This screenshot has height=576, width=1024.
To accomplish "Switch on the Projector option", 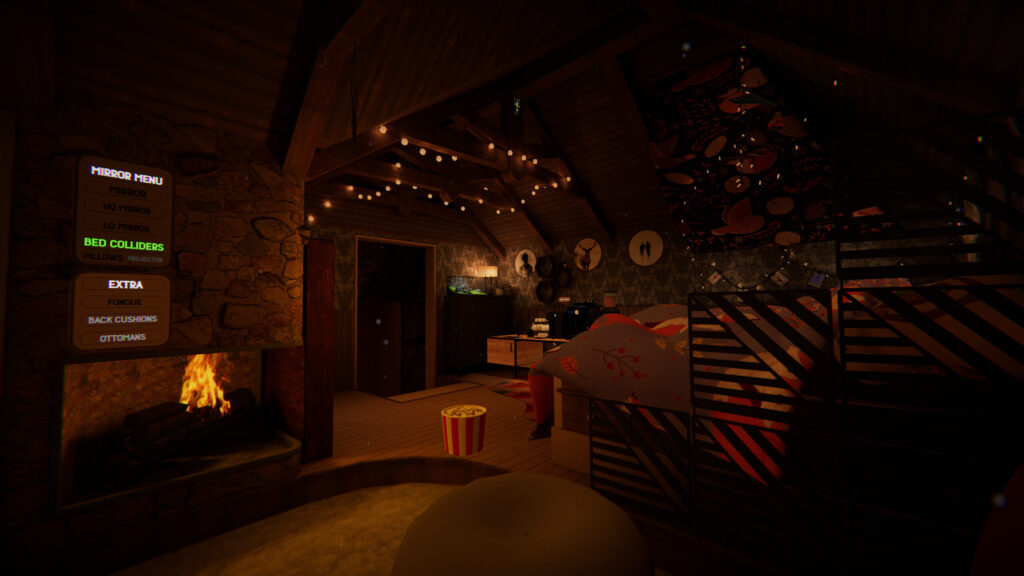I will coord(146,258).
